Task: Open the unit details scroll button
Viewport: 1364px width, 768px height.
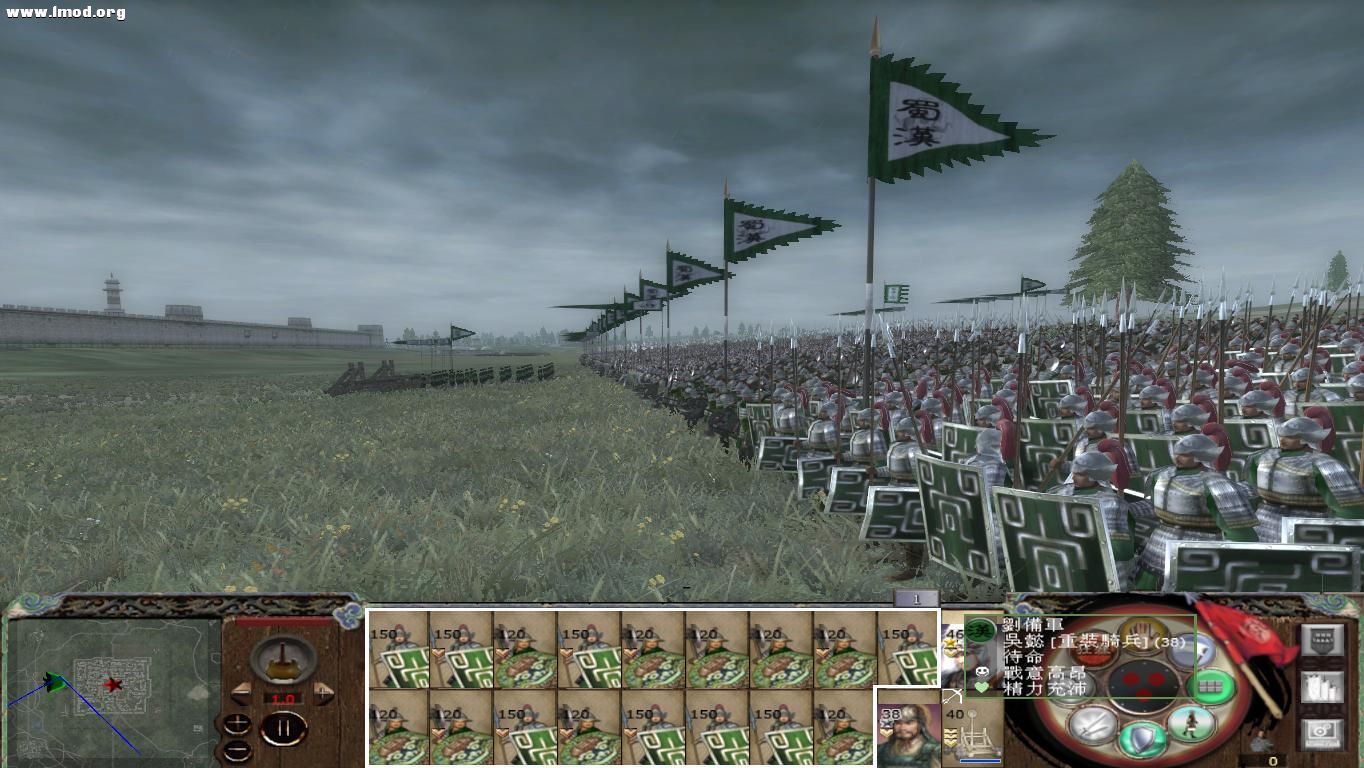Action: point(1321,687)
